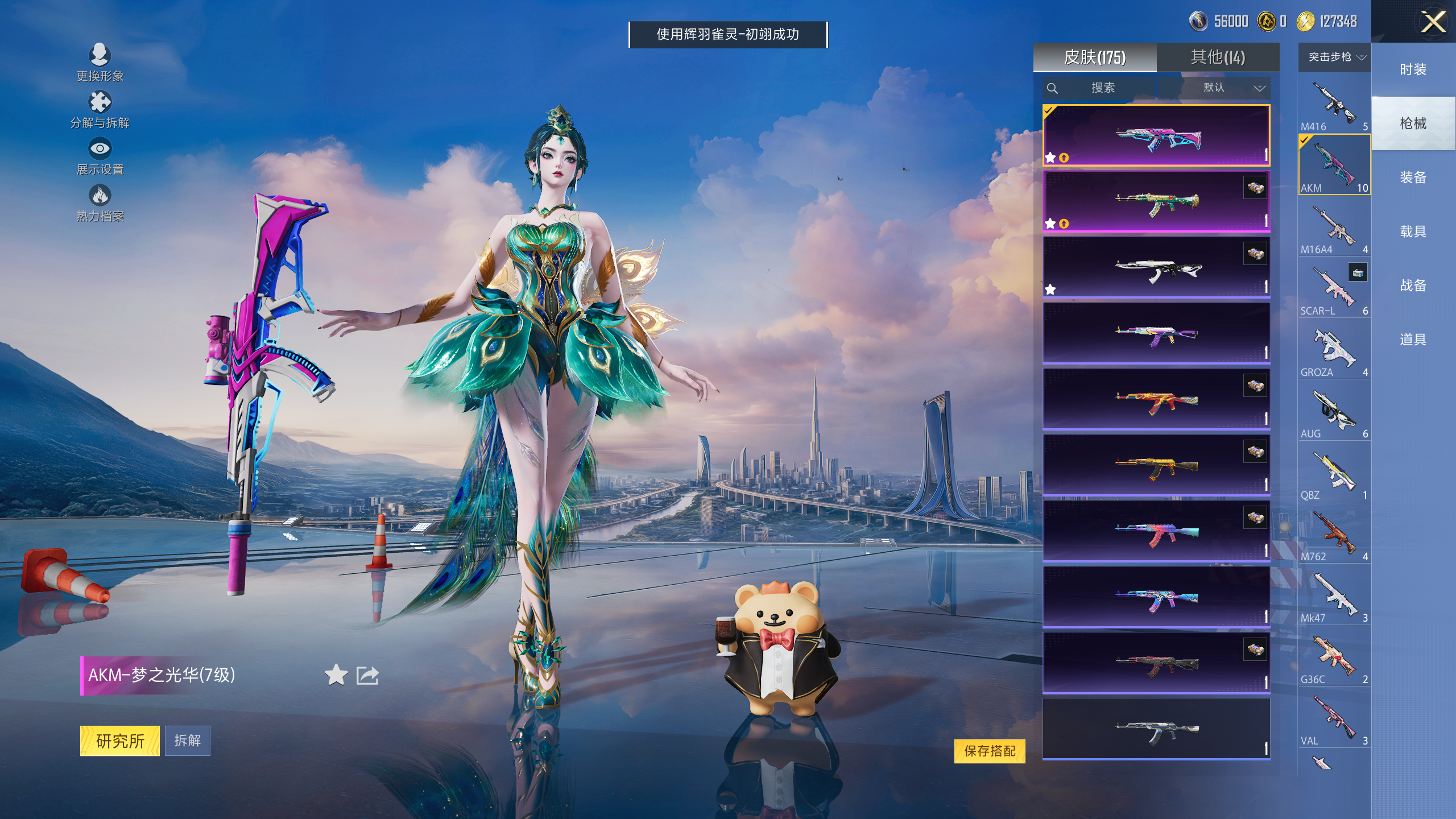This screenshot has width=1456, height=819.
Task: Select the 装备 category tab
Action: tap(1413, 177)
